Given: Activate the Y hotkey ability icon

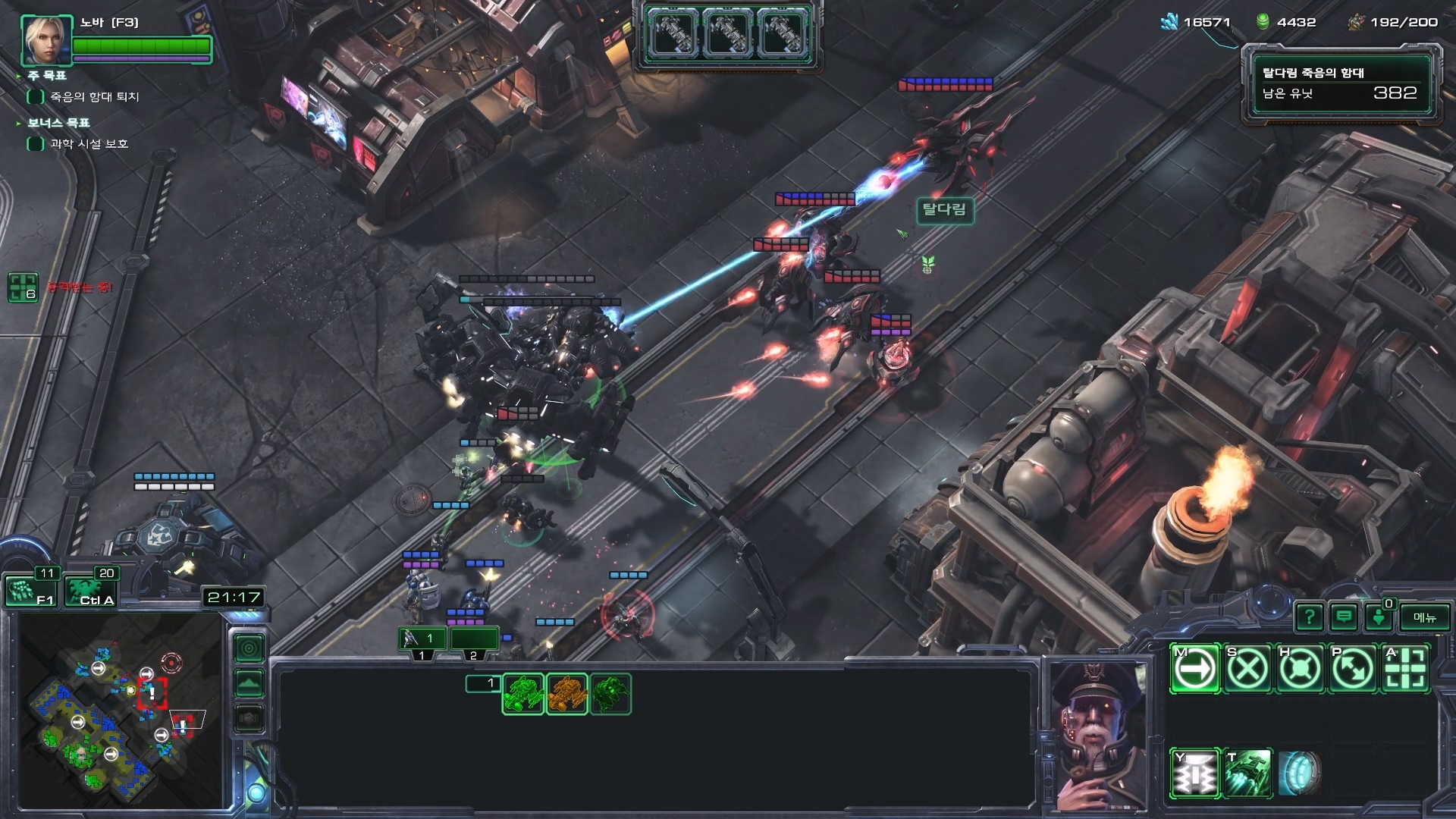Looking at the screenshot, I should pos(1195,774).
